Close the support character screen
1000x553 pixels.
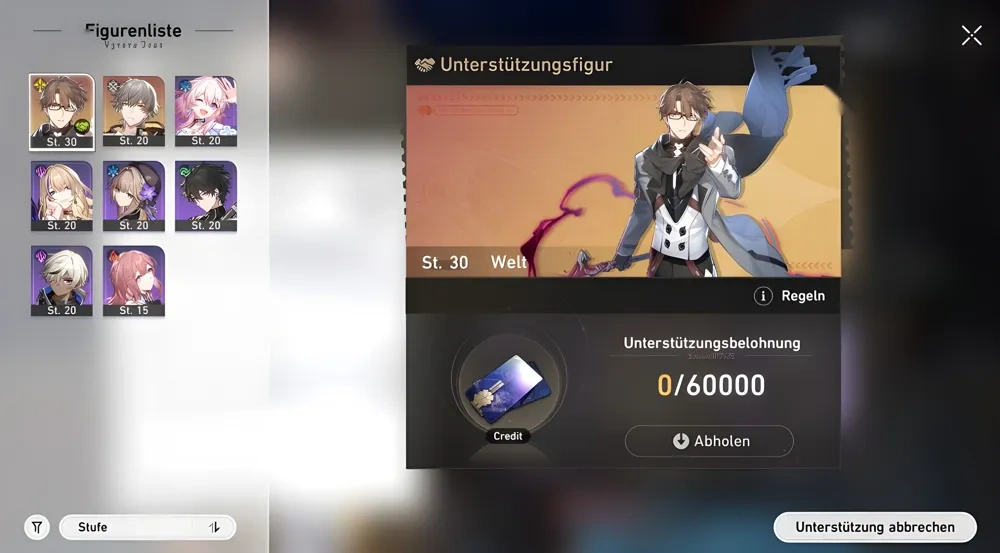971,36
